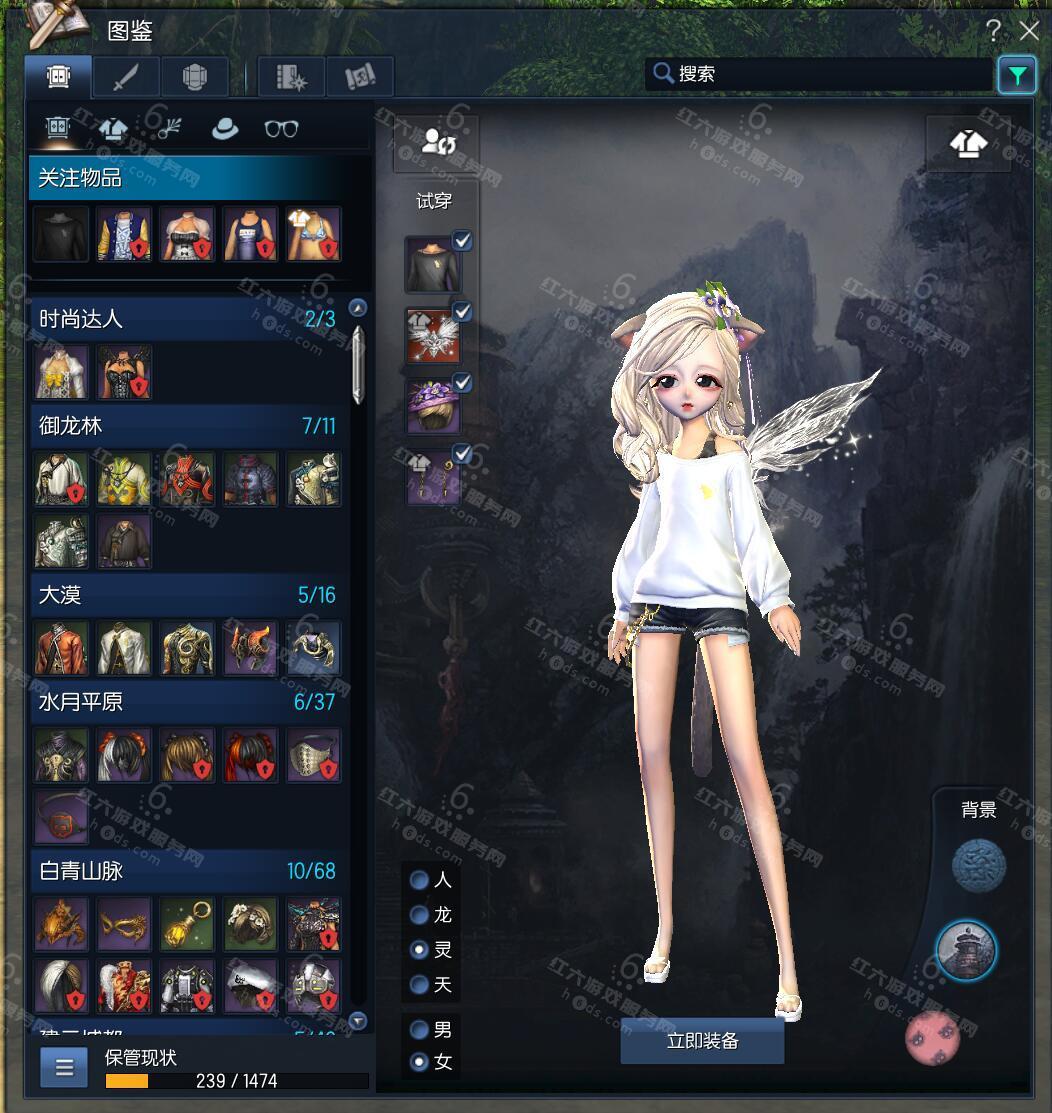1052x1113 pixels.
Task: Open the list menu beside 保管现状
Action: click(64, 1067)
